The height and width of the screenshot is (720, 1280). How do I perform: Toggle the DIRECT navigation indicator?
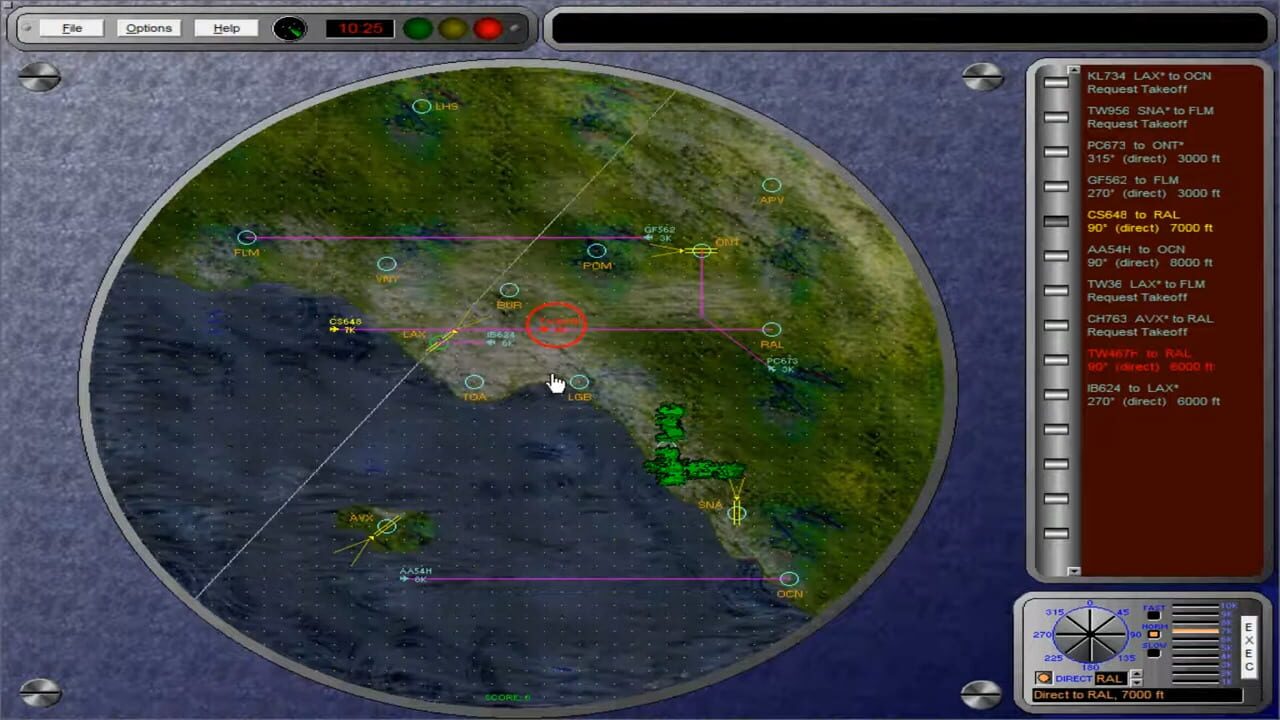[x=1044, y=678]
